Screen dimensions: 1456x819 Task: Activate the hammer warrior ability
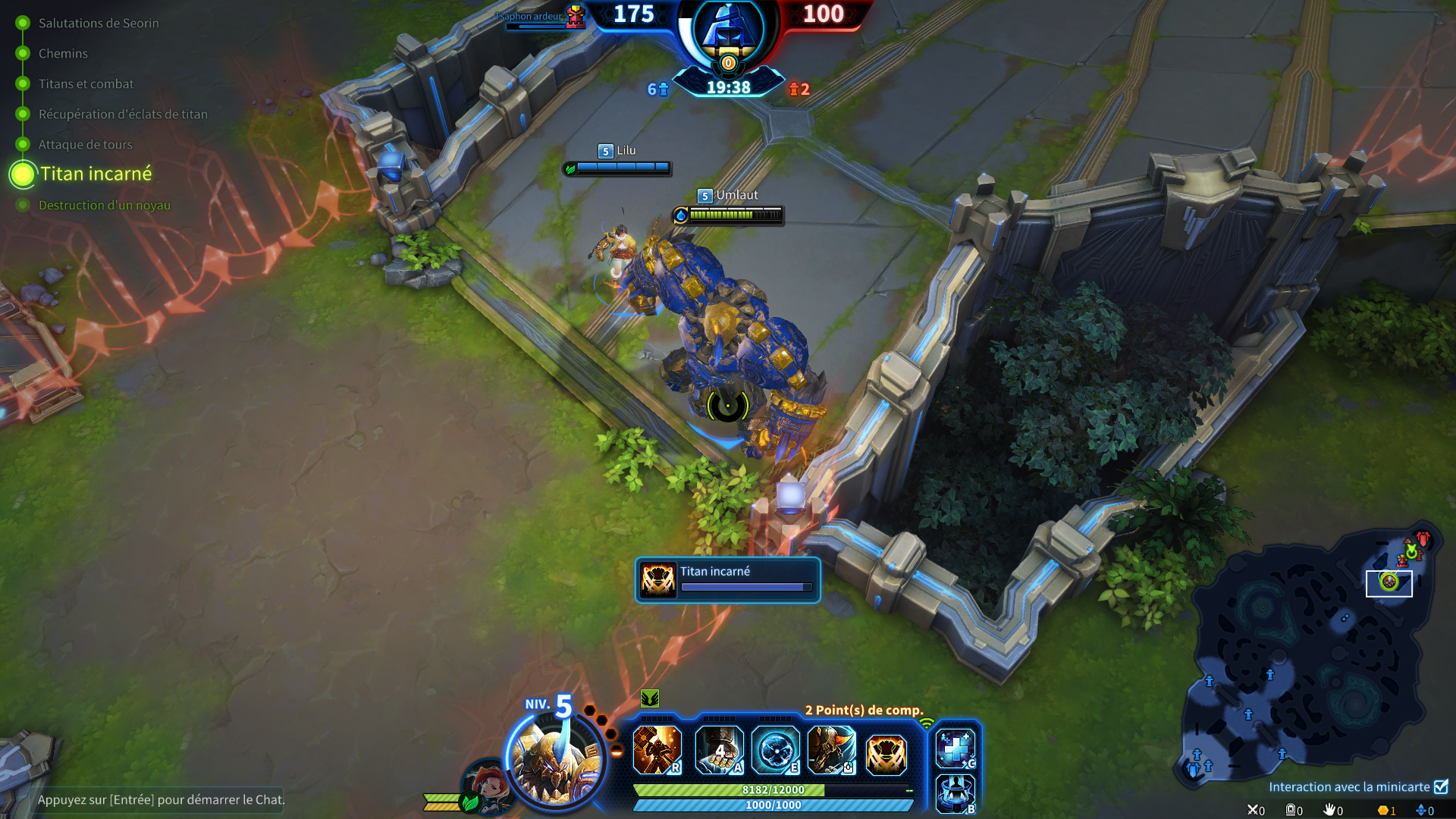click(657, 750)
